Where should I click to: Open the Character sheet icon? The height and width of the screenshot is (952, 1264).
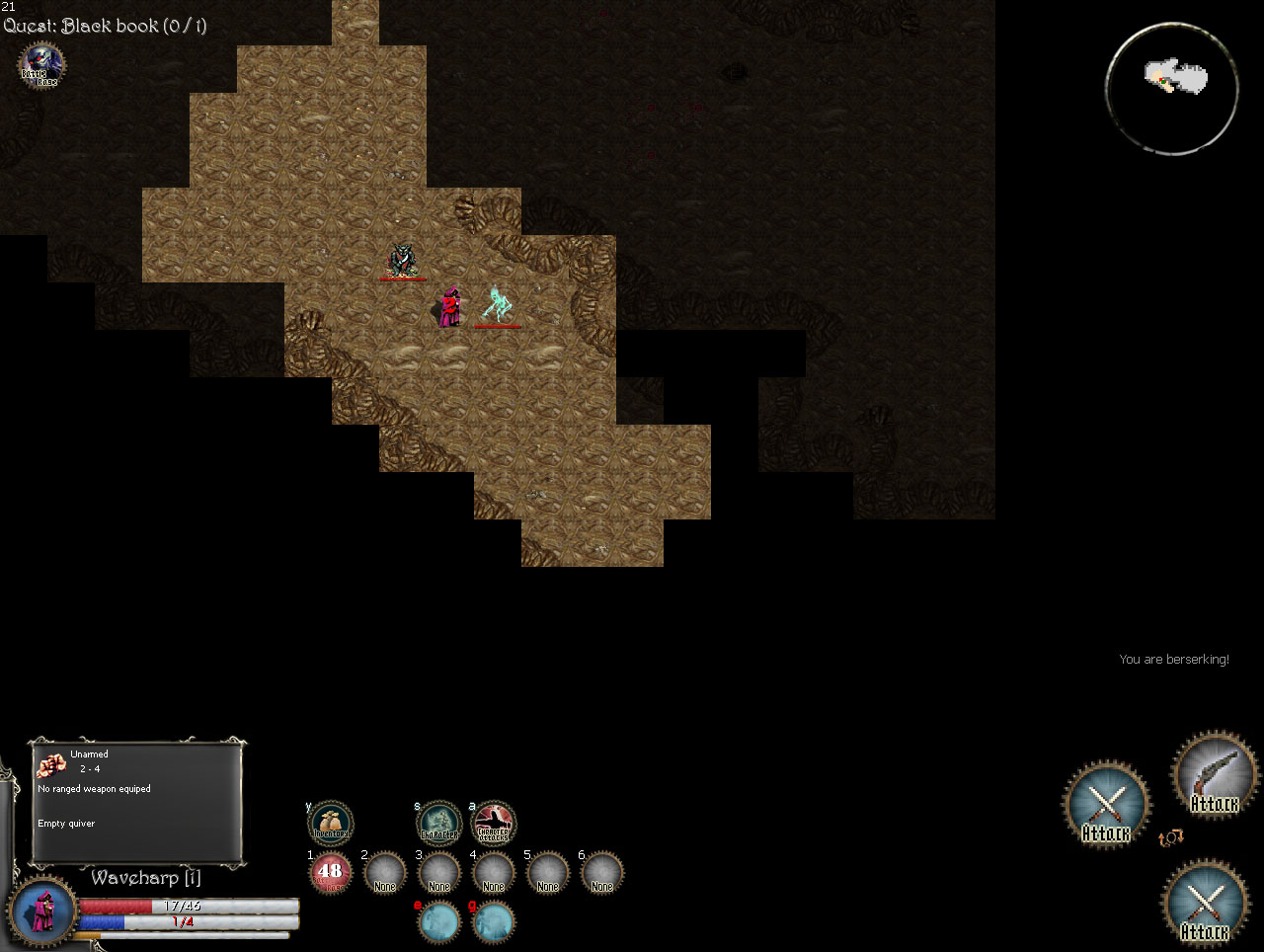[x=439, y=823]
